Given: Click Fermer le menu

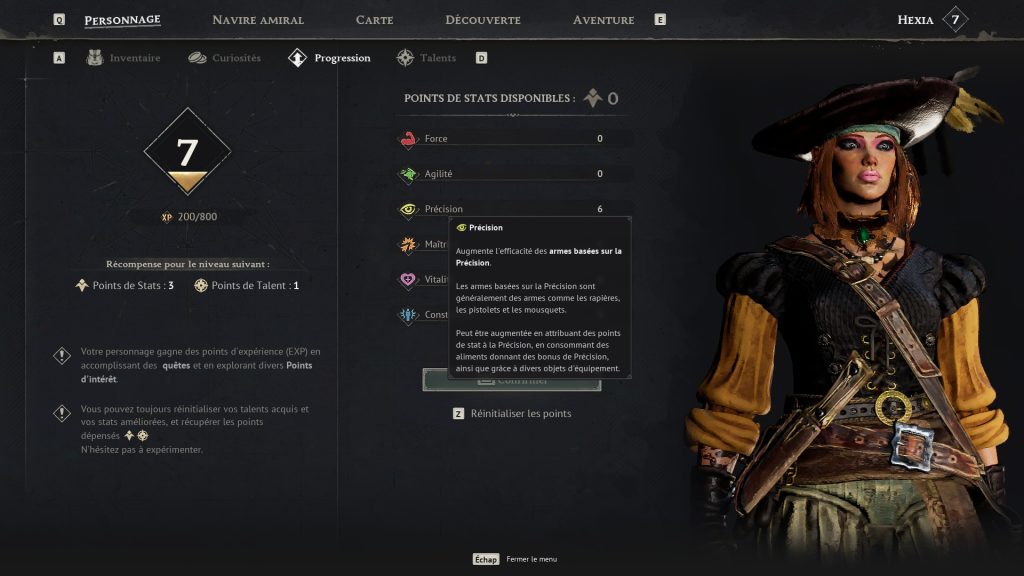Looking at the screenshot, I should 531,560.
